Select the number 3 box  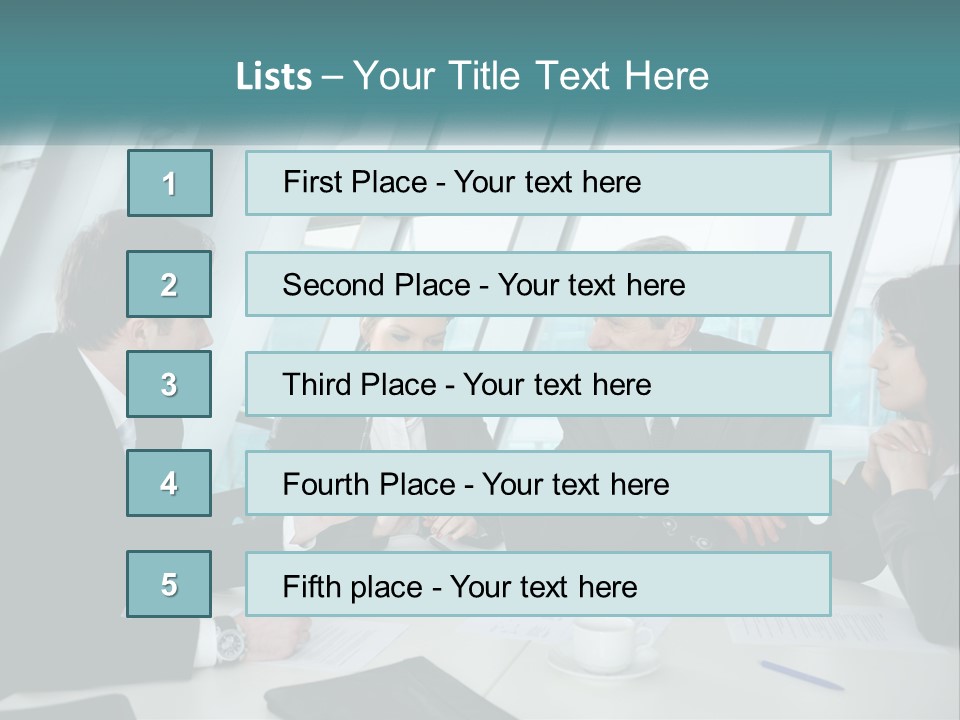[x=169, y=384]
